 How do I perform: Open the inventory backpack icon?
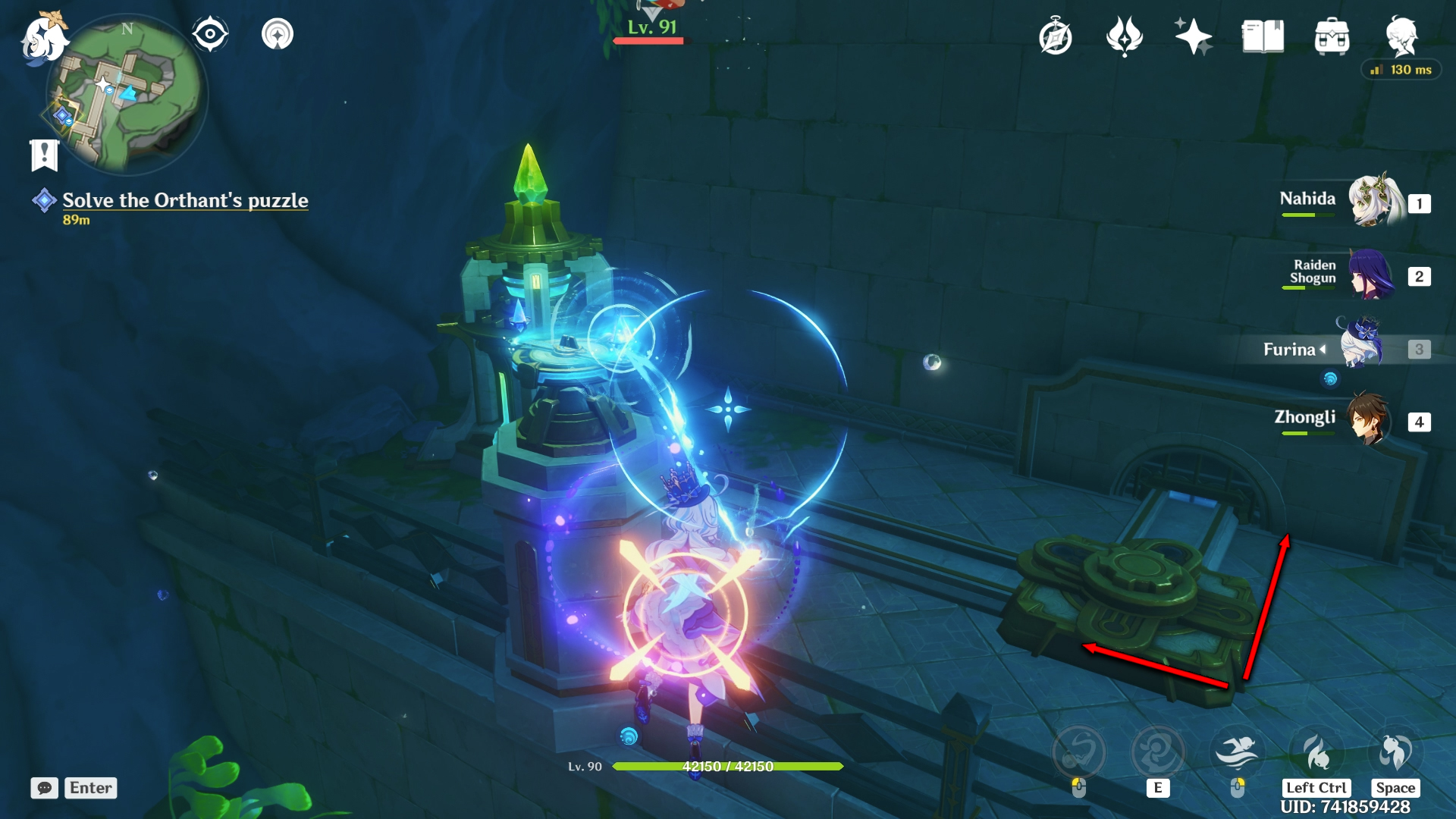pos(1332,36)
